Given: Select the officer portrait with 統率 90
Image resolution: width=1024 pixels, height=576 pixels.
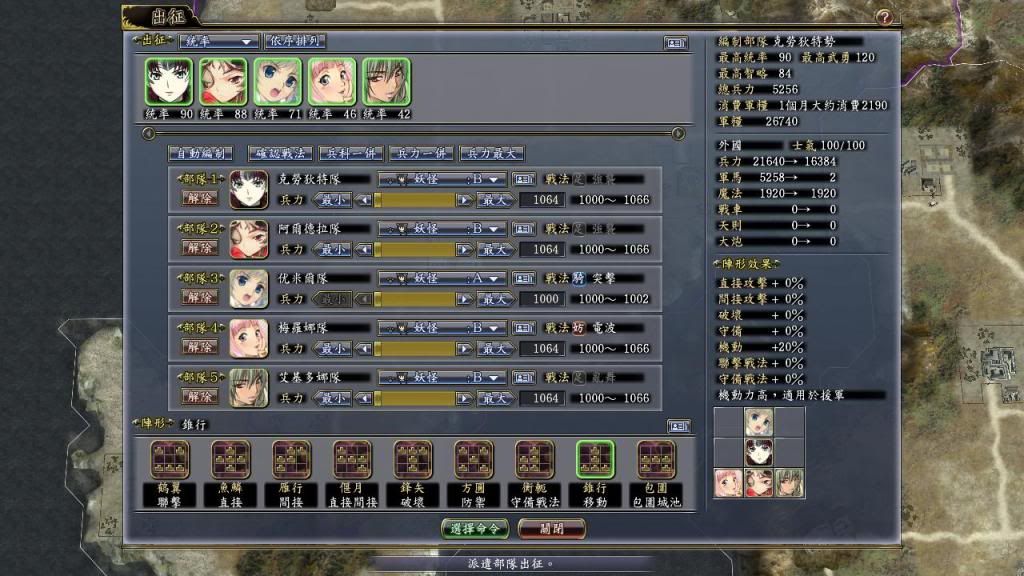Looking at the screenshot, I should click(168, 81).
